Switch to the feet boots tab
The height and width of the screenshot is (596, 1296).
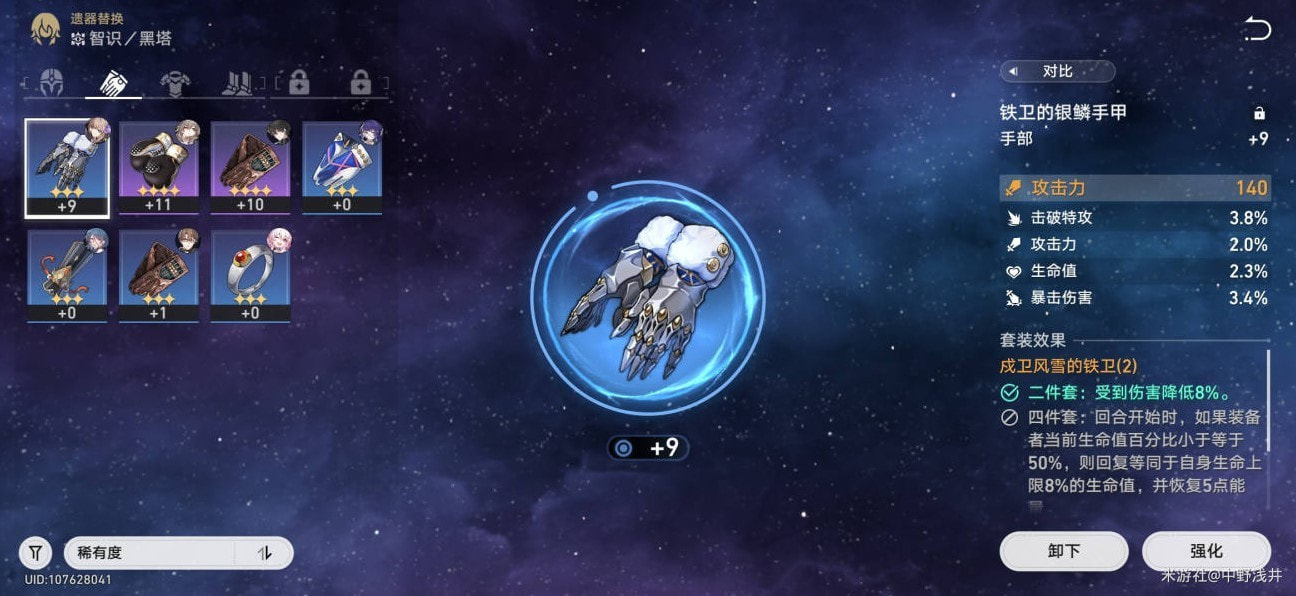click(237, 82)
